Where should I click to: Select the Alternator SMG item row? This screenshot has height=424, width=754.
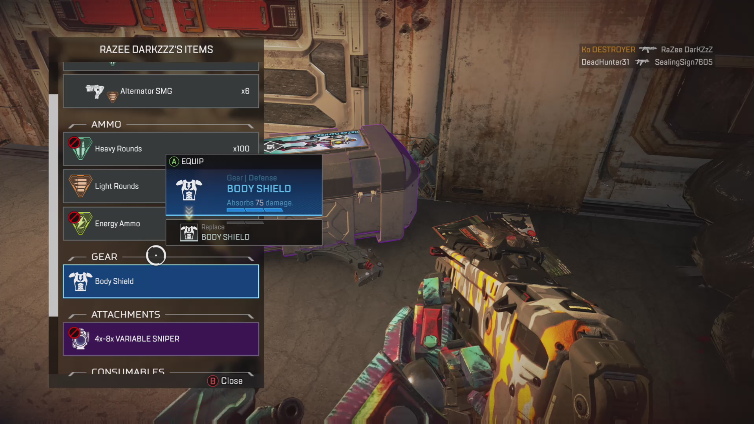(161, 91)
